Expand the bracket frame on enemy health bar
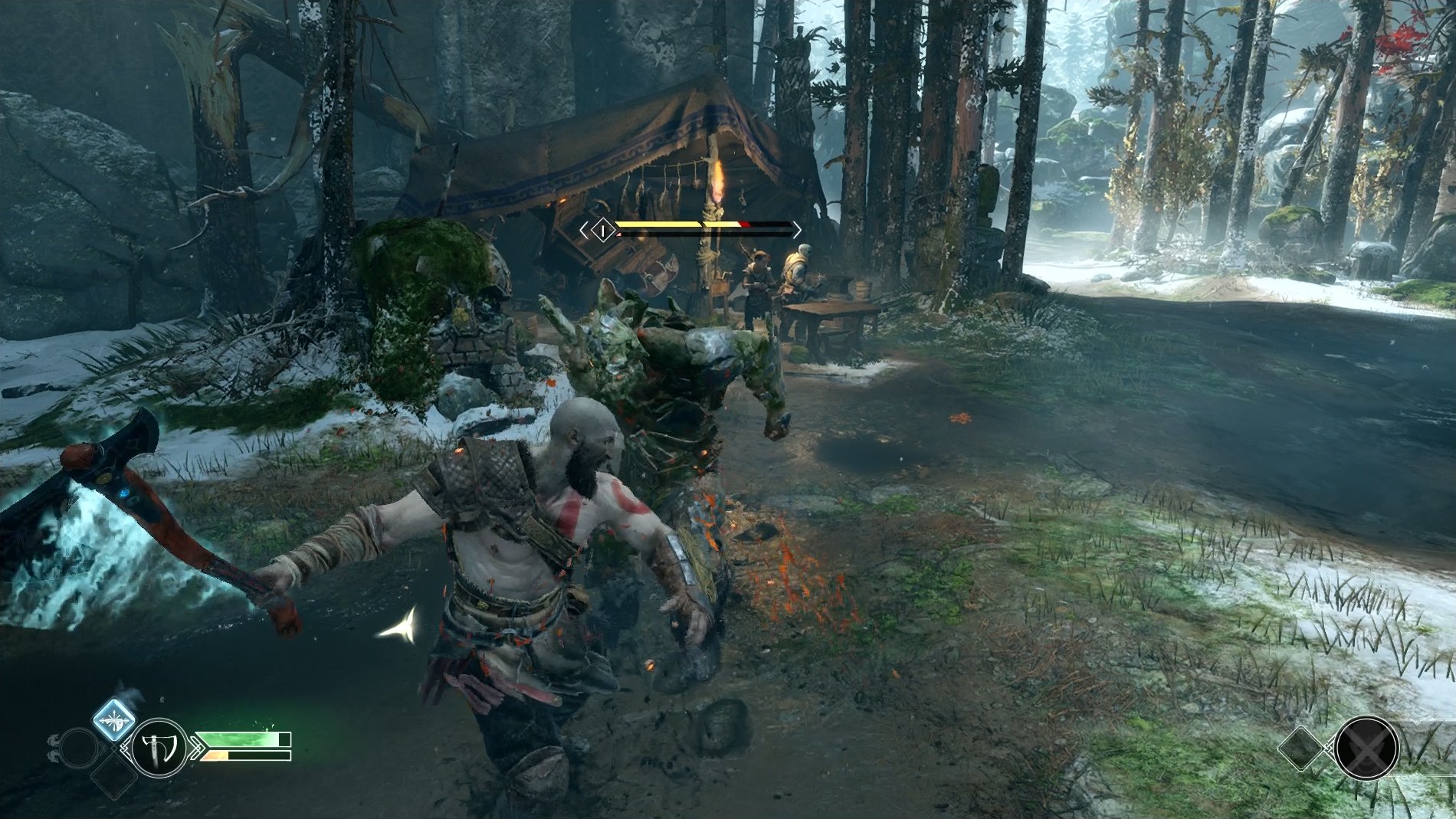 pyautogui.click(x=796, y=228)
